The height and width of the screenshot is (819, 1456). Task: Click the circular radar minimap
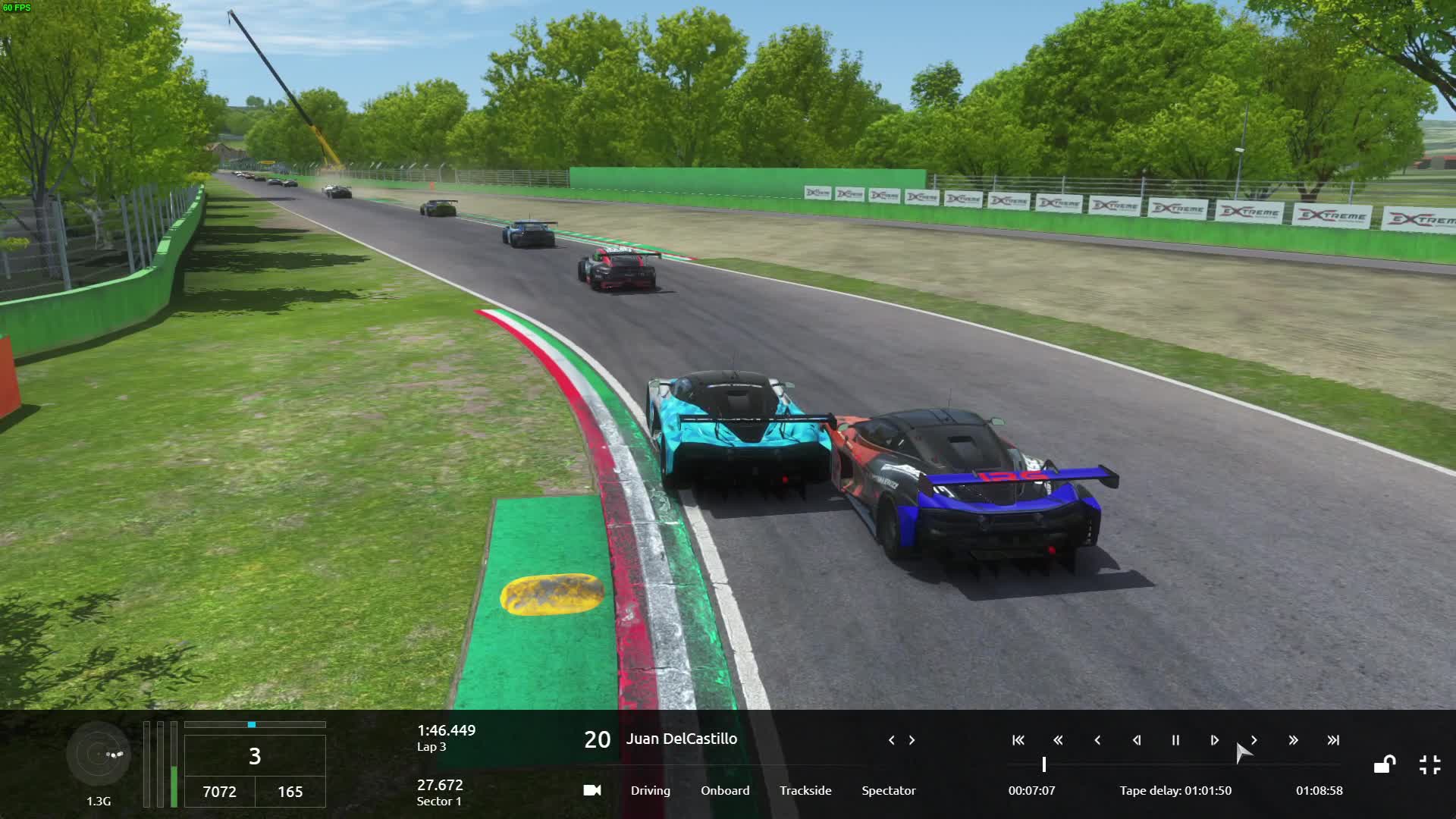[x=99, y=754]
